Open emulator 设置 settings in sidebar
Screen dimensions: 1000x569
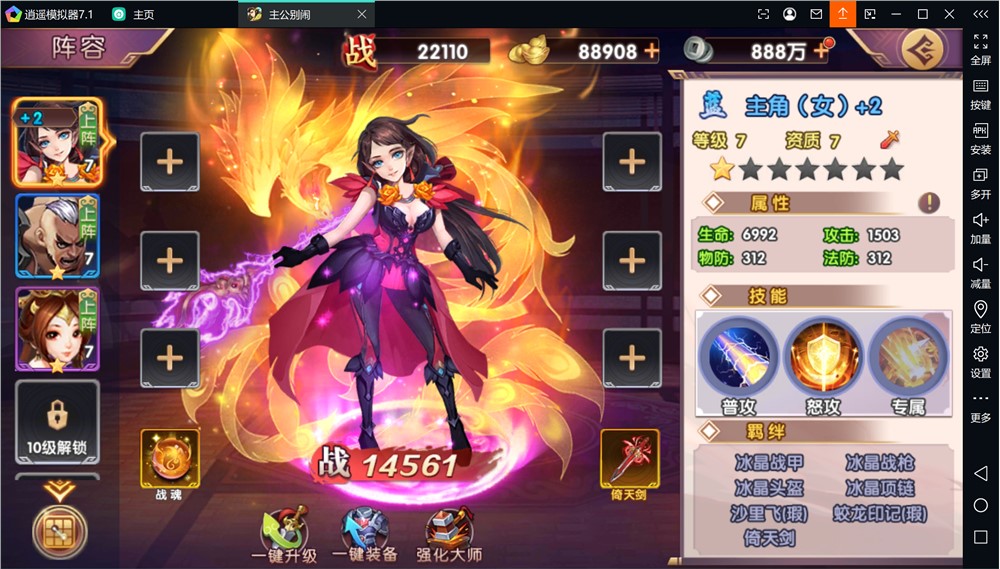pos(980,361)
